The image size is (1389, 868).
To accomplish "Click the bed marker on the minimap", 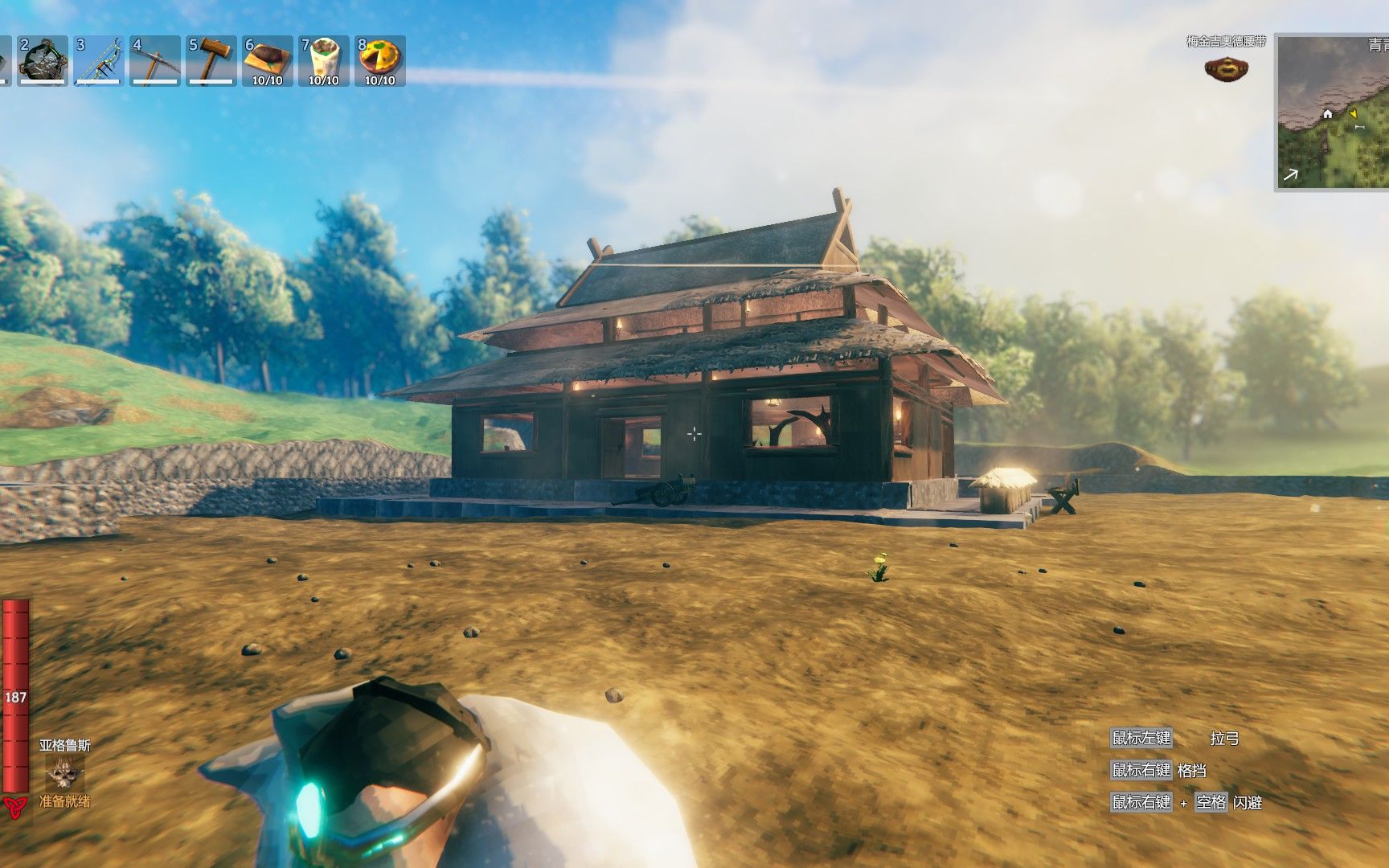I will (x=1359, y=127).
